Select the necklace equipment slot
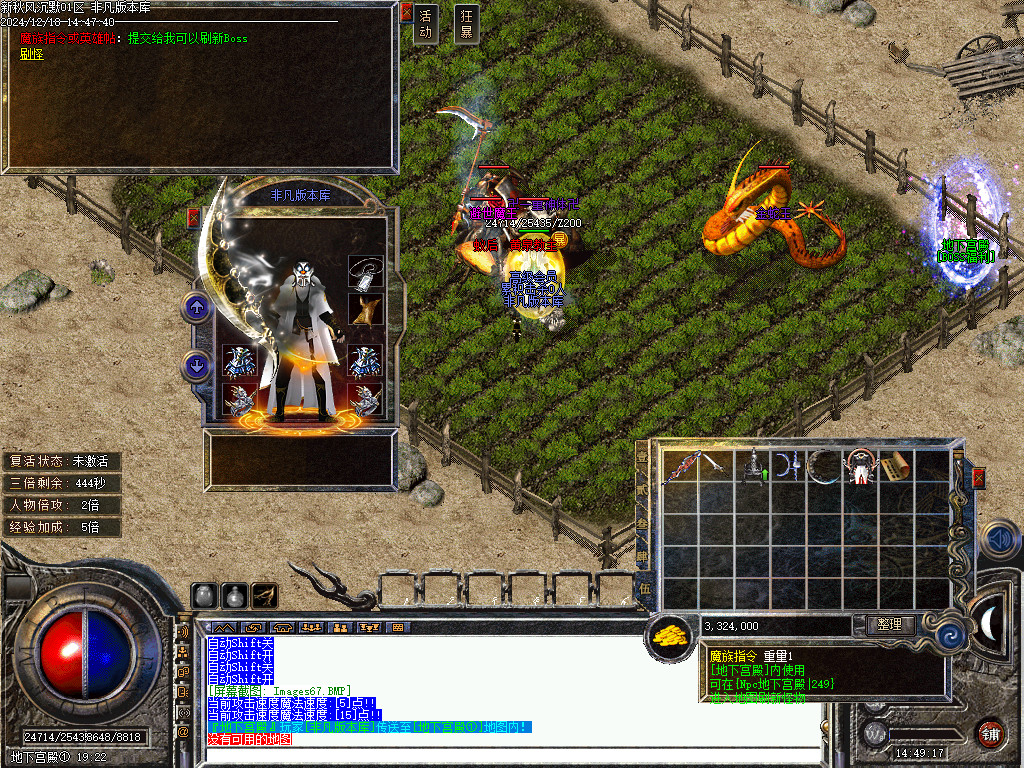Screen dimensions: 1024x768 [x=366, y=273]
